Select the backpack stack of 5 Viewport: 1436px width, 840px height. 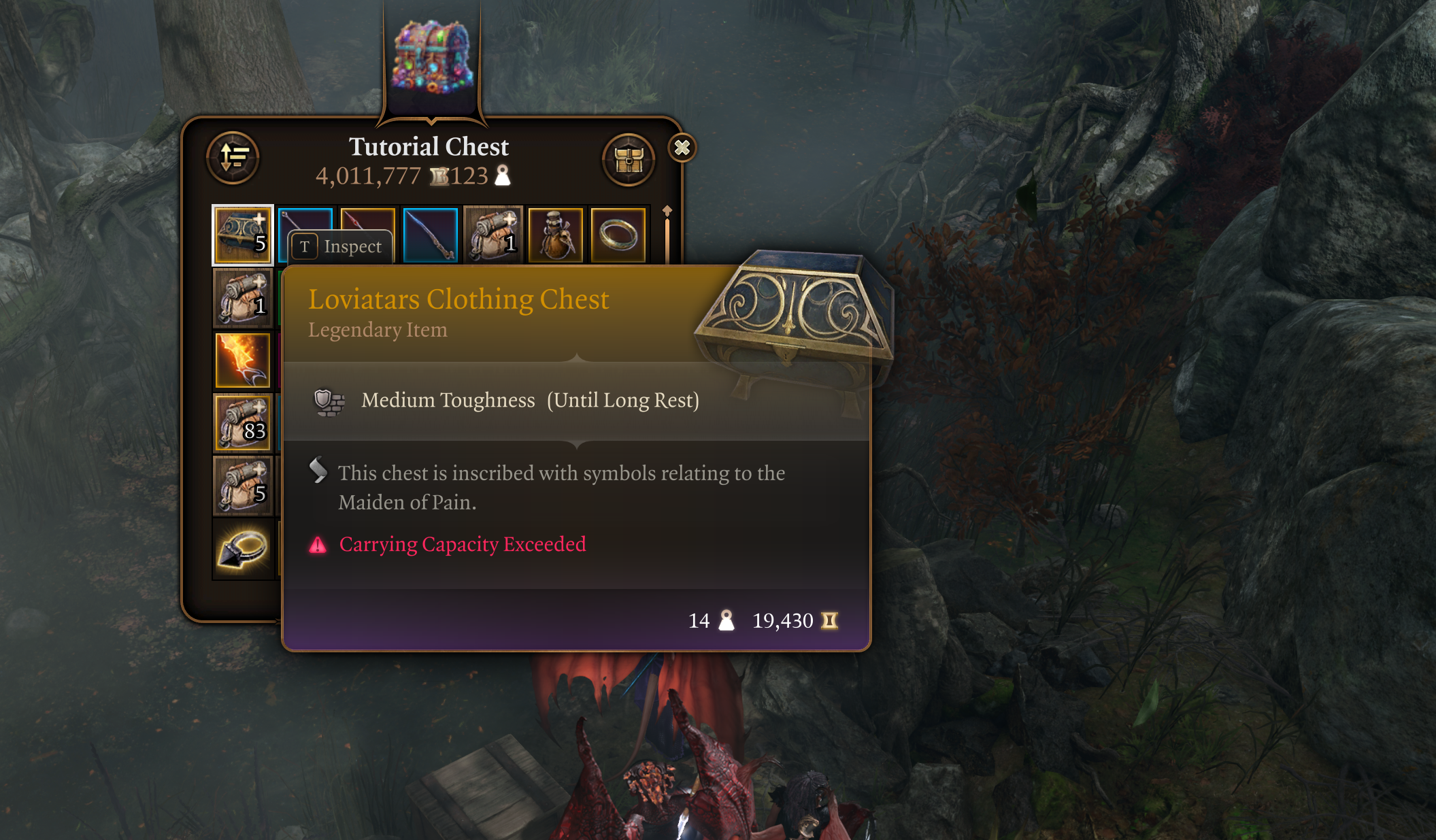(242, 484)
